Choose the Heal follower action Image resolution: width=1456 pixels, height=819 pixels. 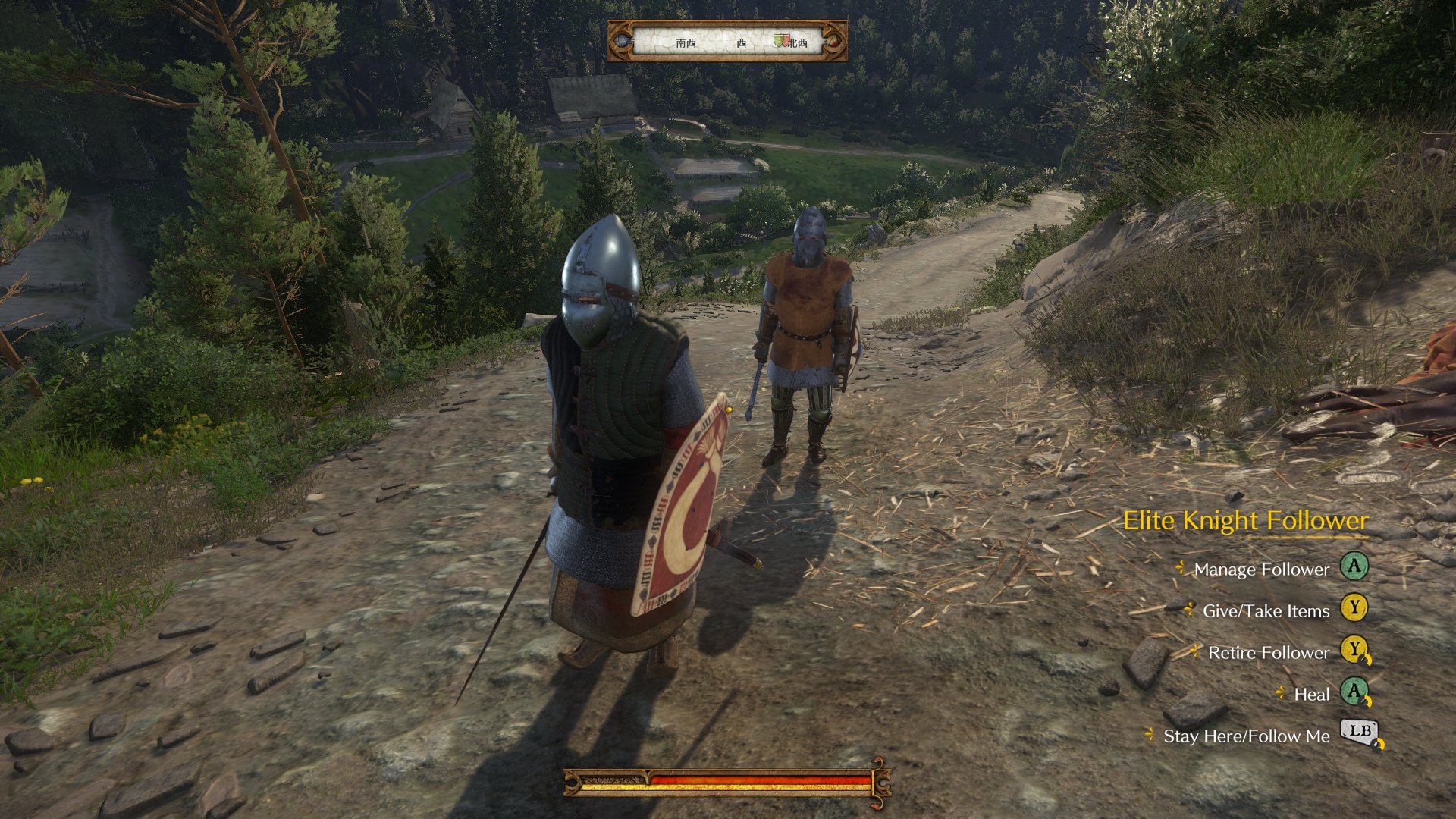pyautogui.click(x=1311, y=695)
